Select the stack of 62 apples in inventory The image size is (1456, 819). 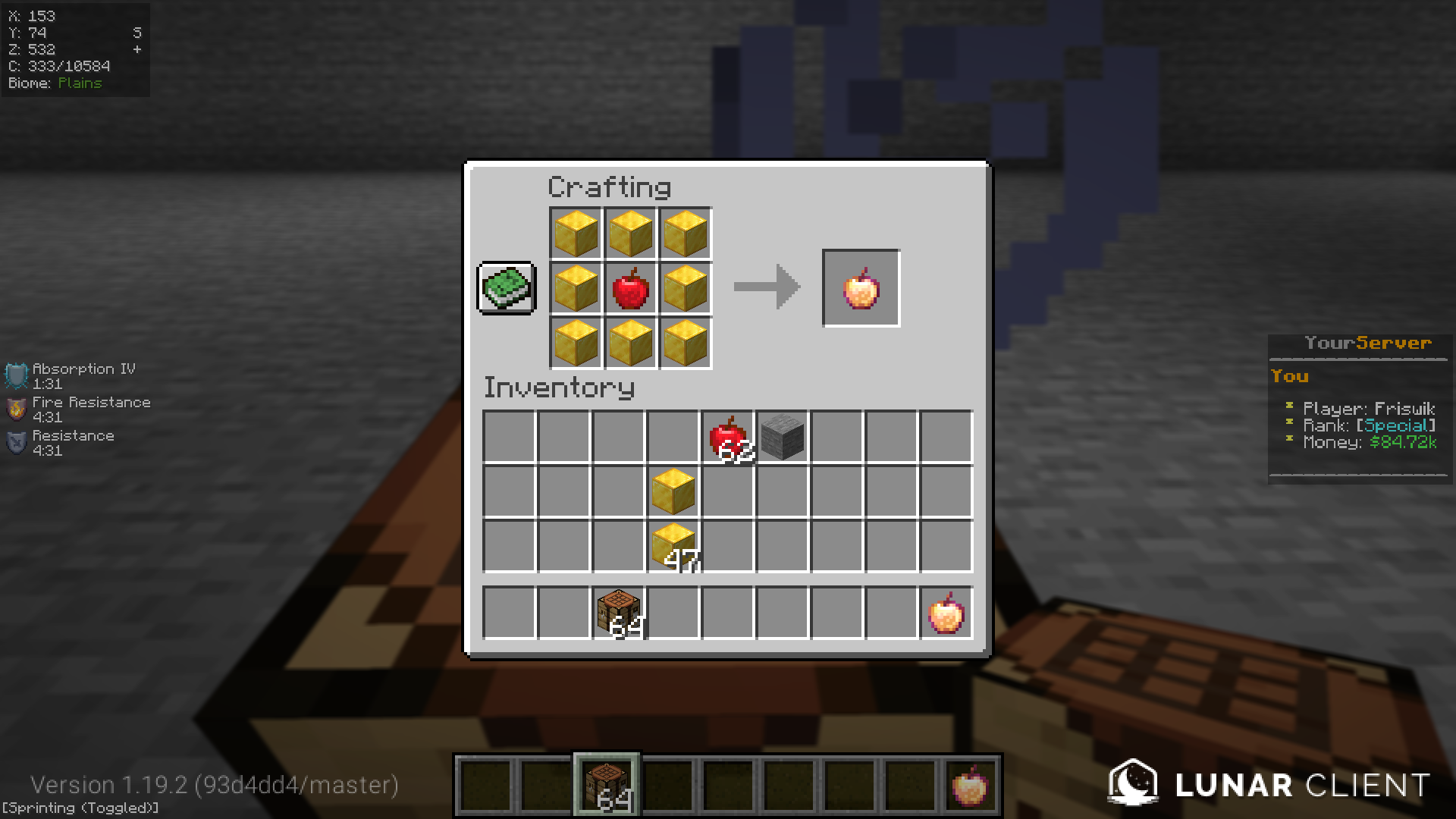726,436
